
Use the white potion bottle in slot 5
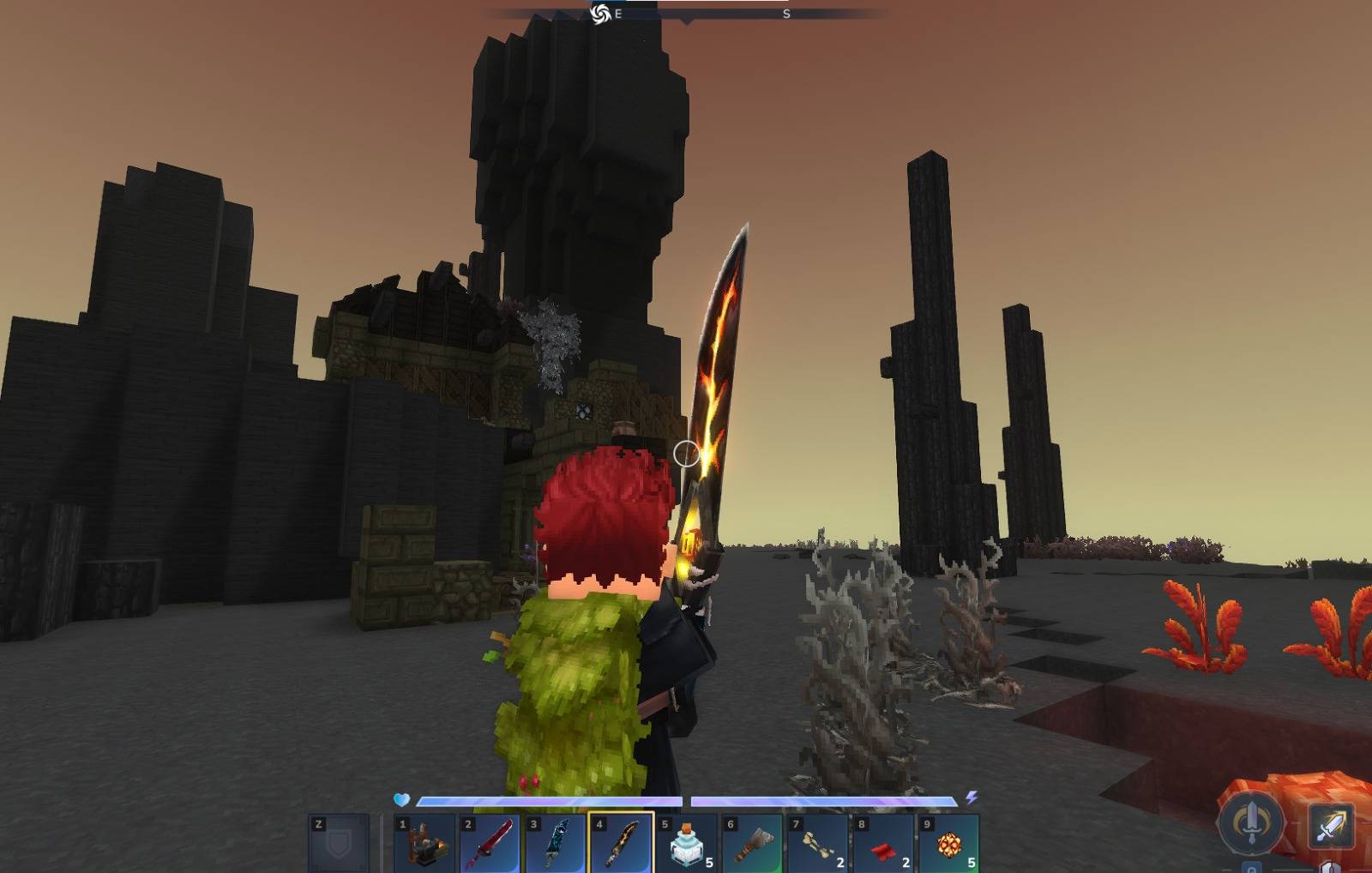tap(687, 842)
